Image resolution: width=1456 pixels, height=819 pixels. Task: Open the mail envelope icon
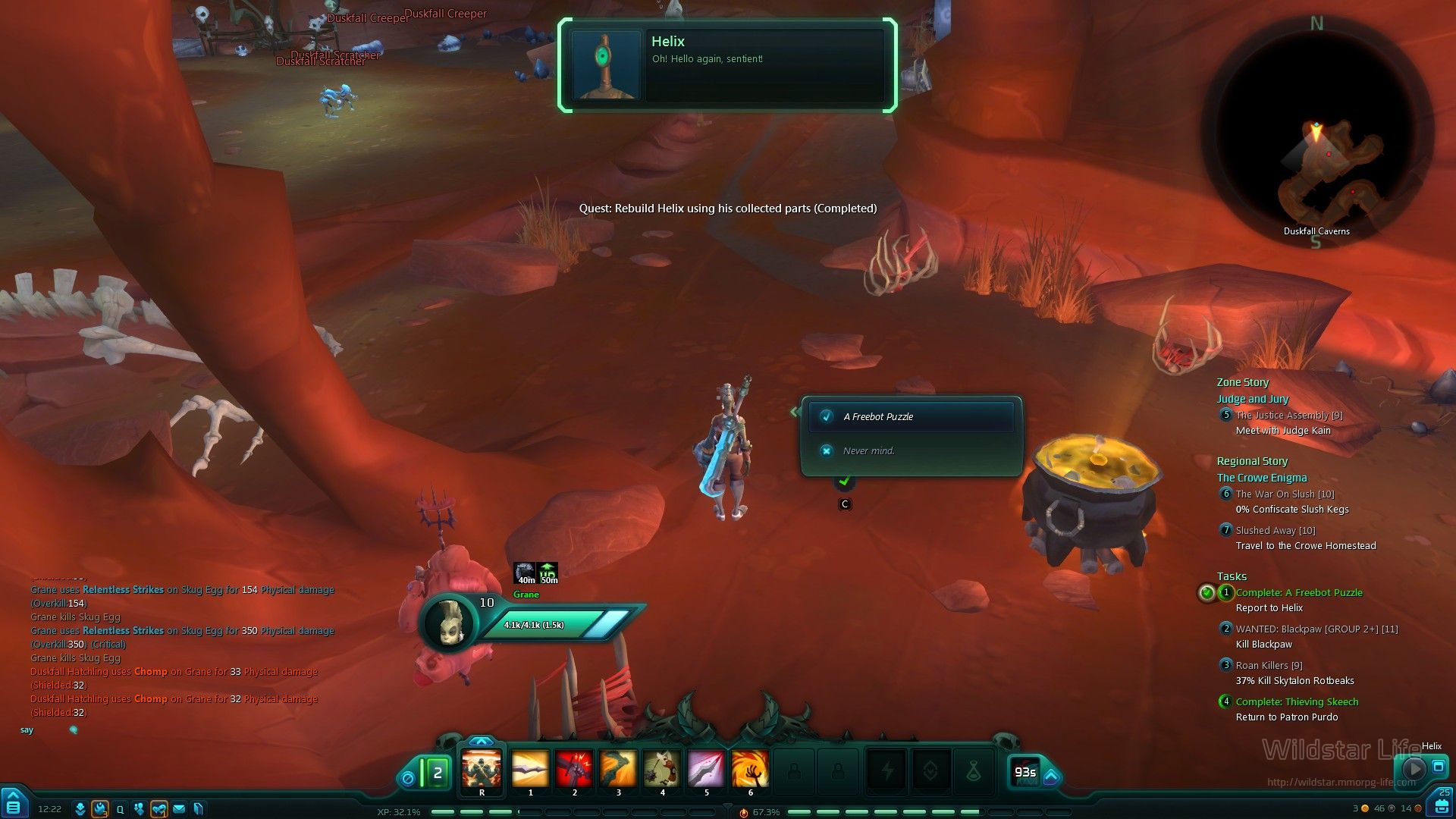(x=179, y=809)
